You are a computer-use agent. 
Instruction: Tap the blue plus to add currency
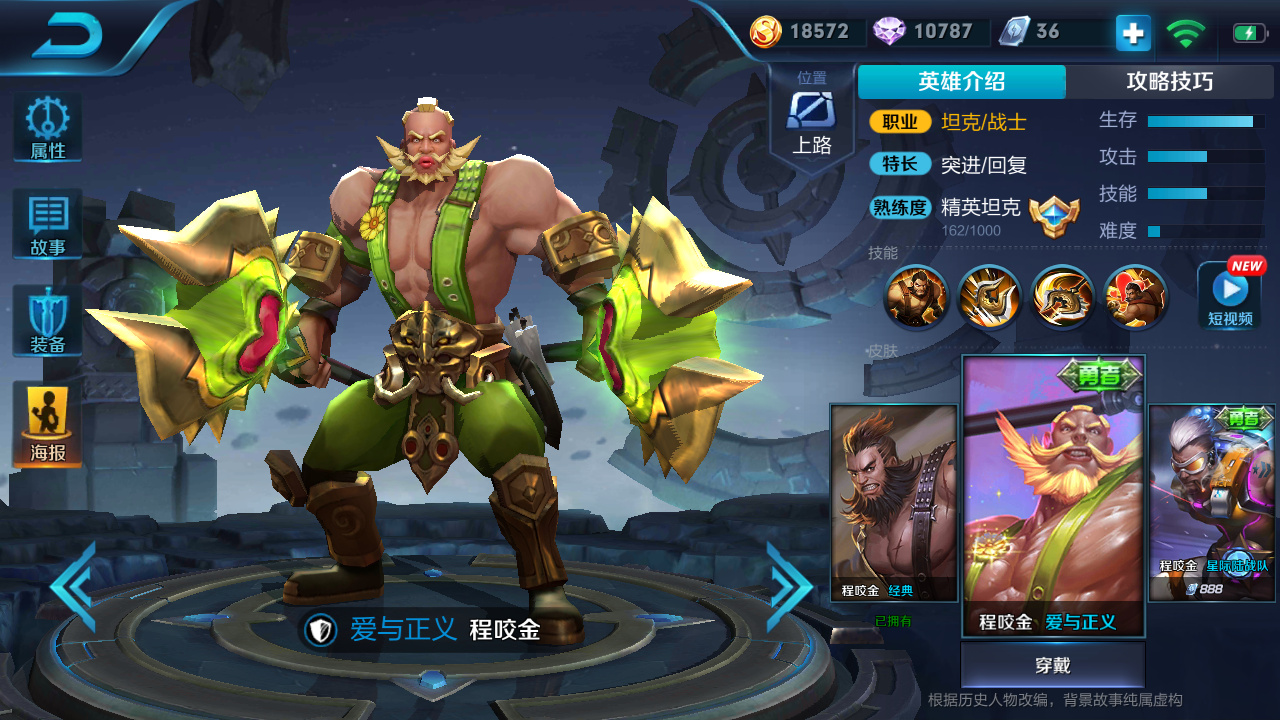coord(1131,32)
